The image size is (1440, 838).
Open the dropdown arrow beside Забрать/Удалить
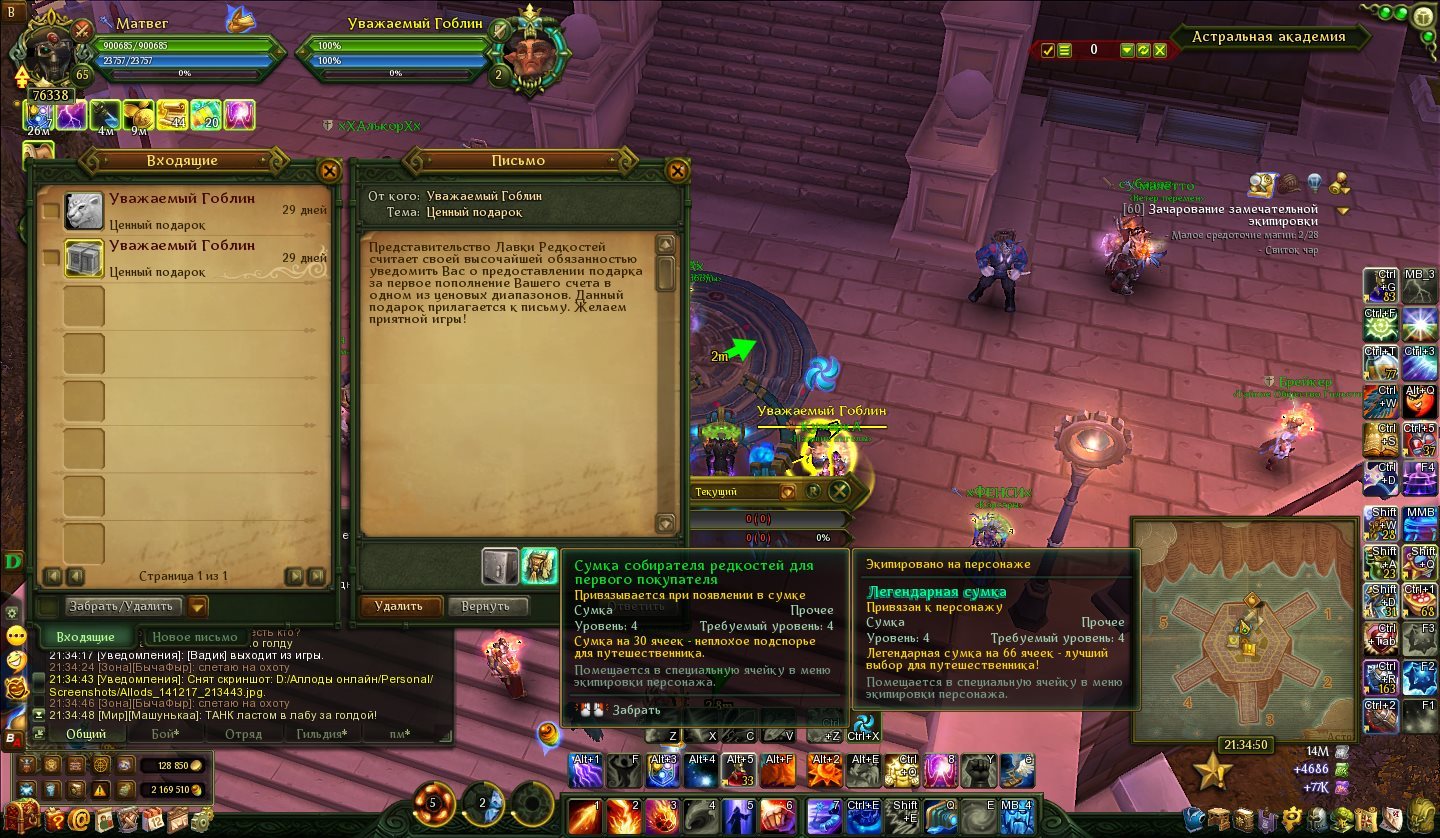click(198, 606)
